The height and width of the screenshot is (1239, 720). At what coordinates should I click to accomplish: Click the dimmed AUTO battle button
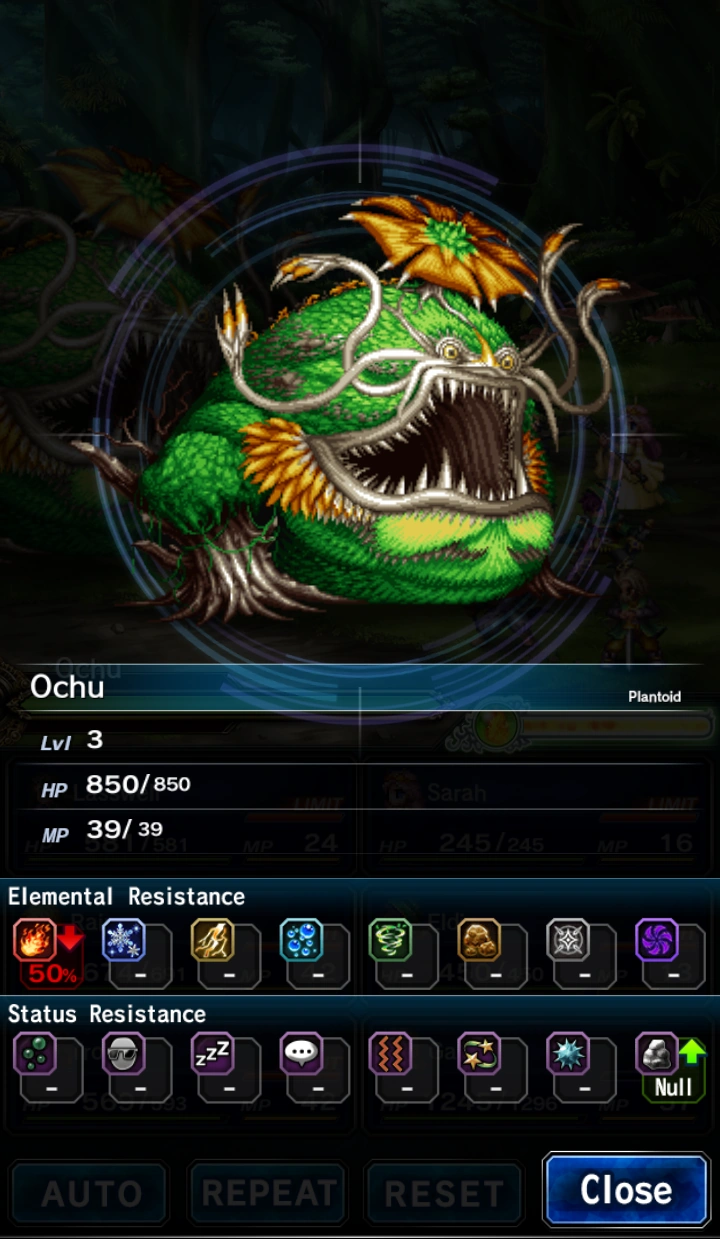(90, 1193)
